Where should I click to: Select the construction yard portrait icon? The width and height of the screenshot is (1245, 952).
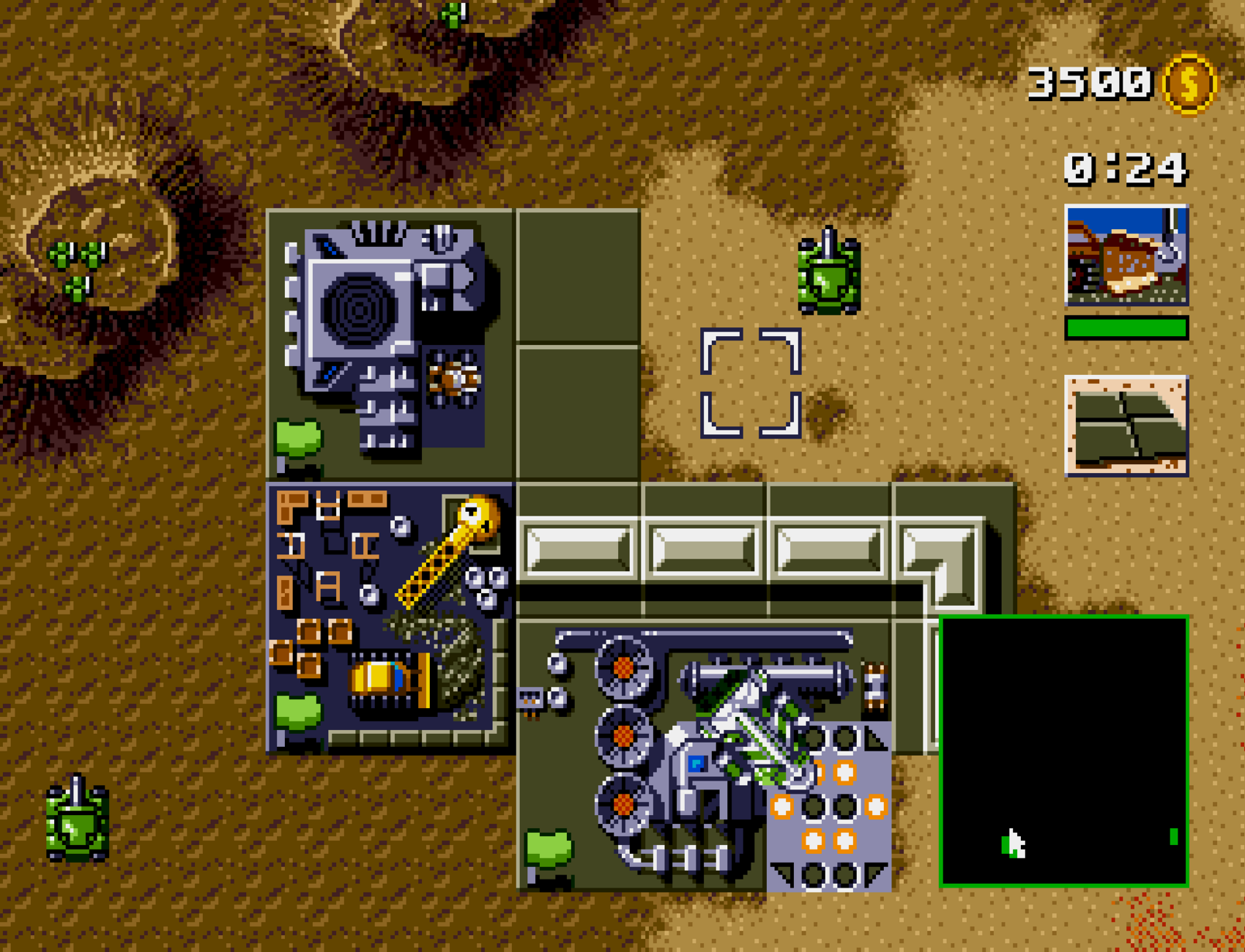[x=1126, y=255]
